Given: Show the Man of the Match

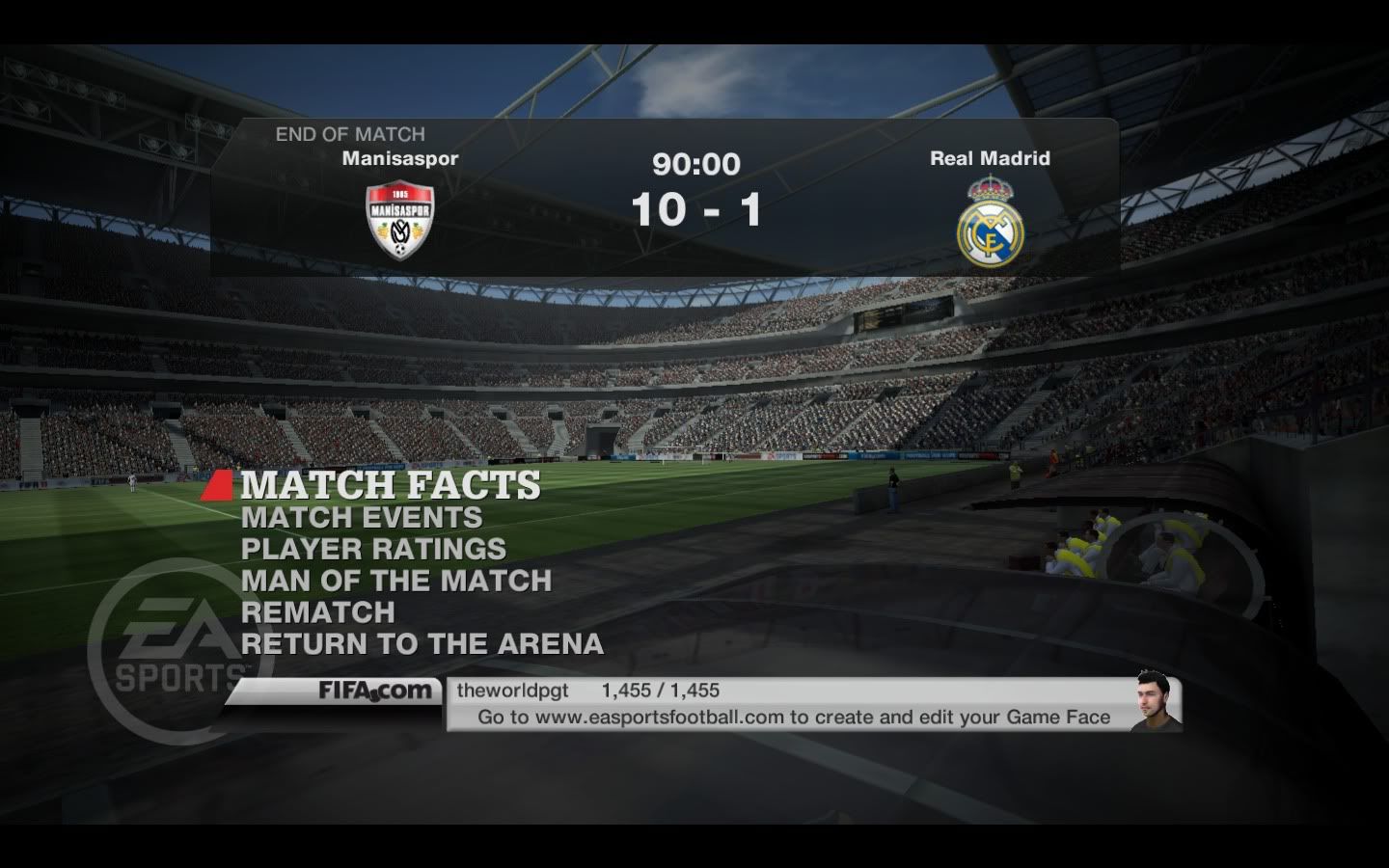Looking at the screenshot, I should [x=395, y=582].
